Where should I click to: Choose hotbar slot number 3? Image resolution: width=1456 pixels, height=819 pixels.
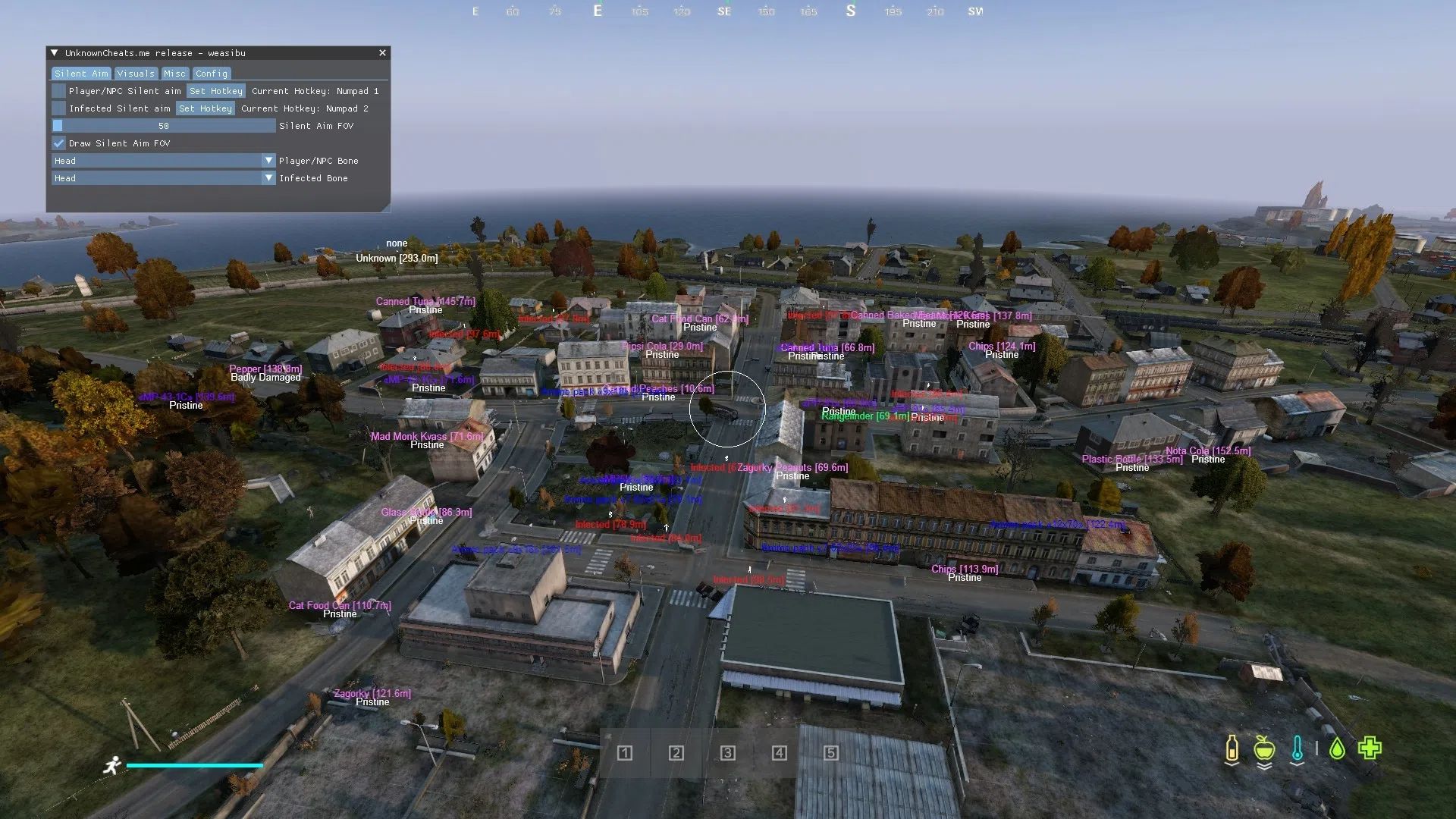728,753
